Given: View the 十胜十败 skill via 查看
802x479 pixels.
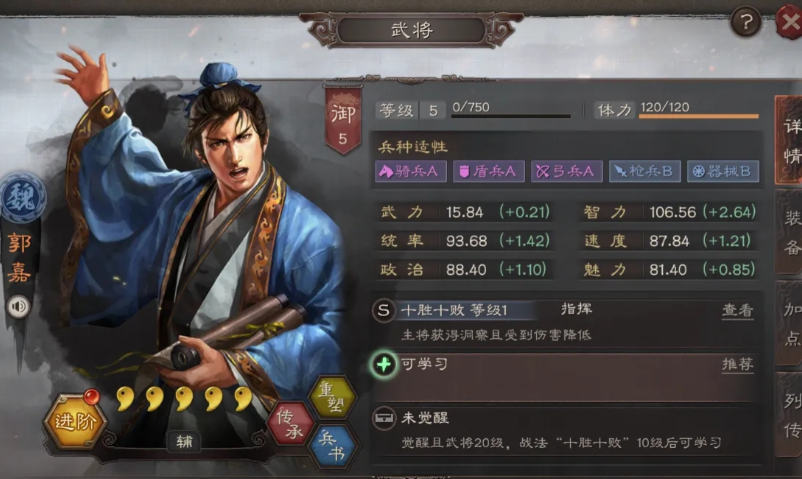Looking at the screenshot, I should tap(738, 311).
